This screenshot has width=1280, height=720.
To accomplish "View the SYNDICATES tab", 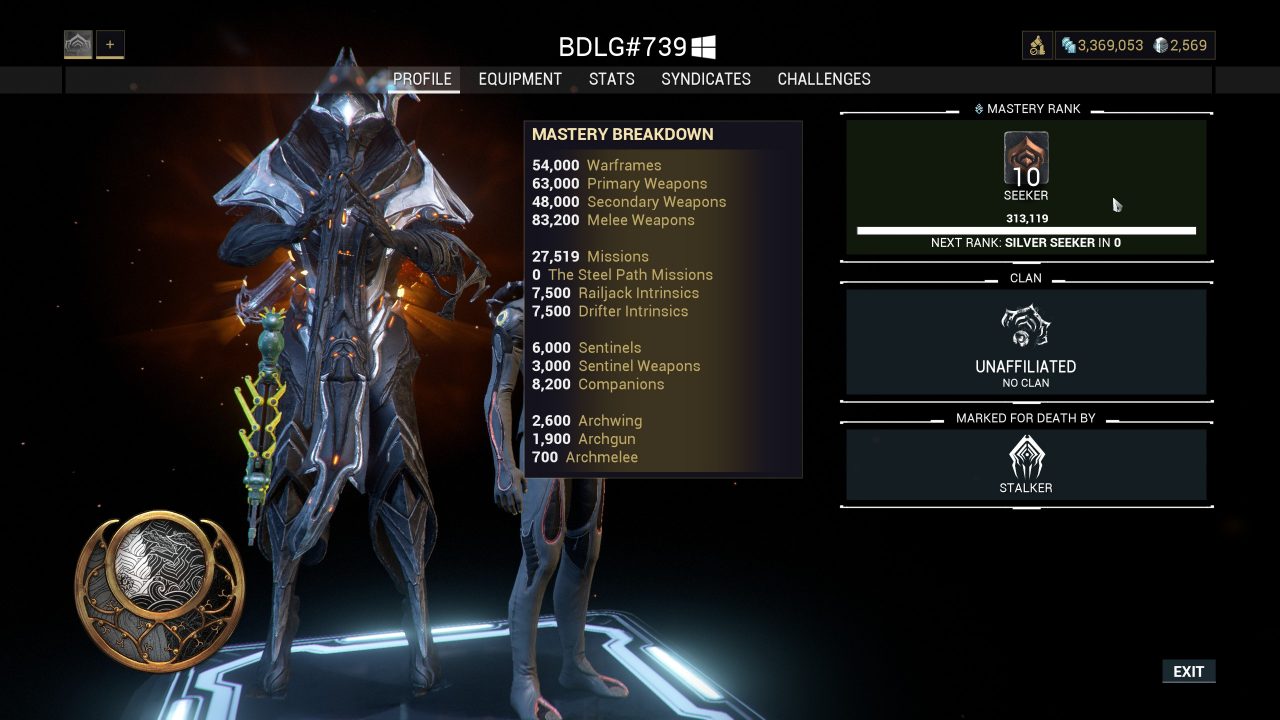I will 706,79.
